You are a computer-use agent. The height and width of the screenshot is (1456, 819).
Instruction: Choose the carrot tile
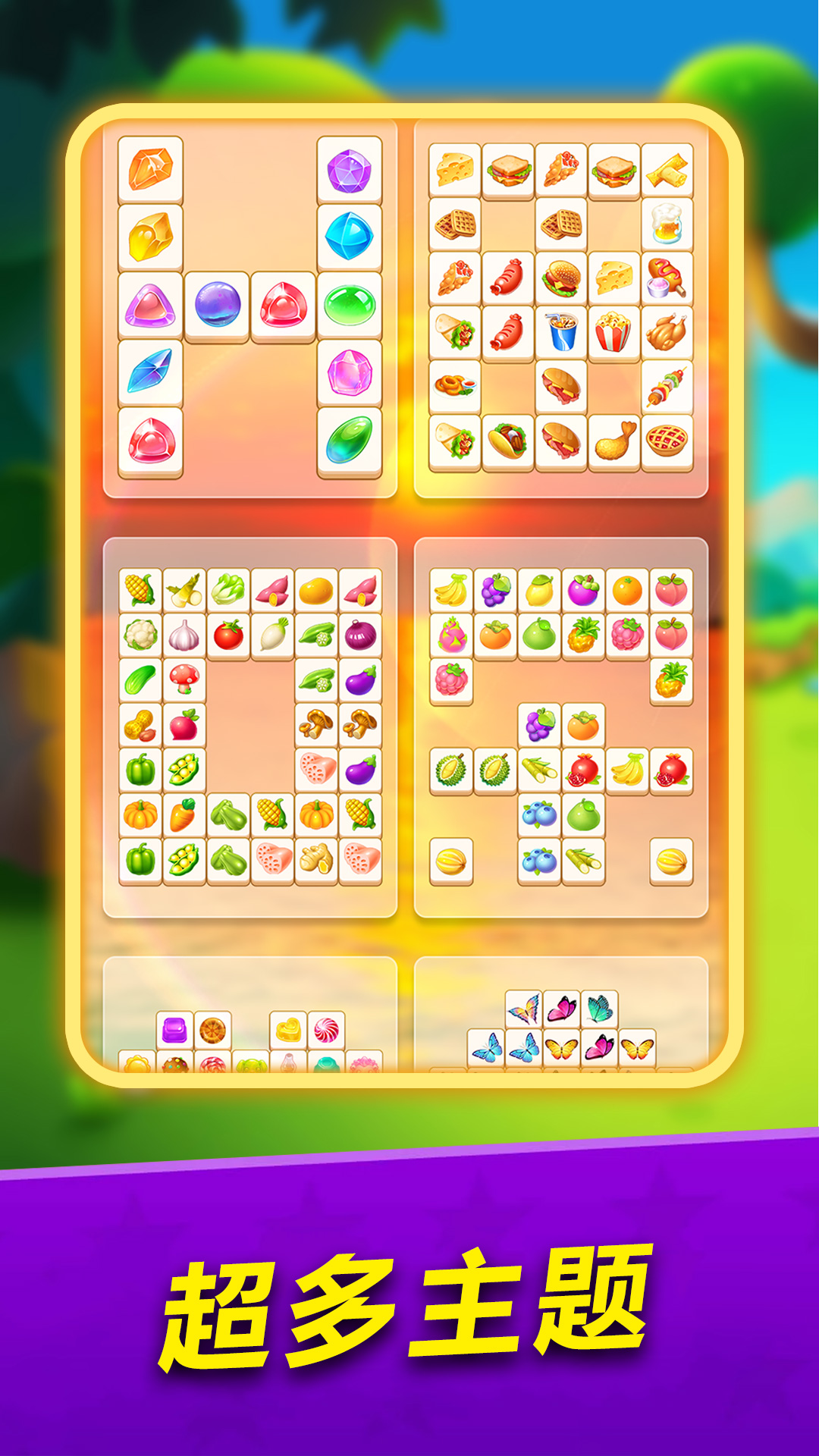click(x=184, y=815)
